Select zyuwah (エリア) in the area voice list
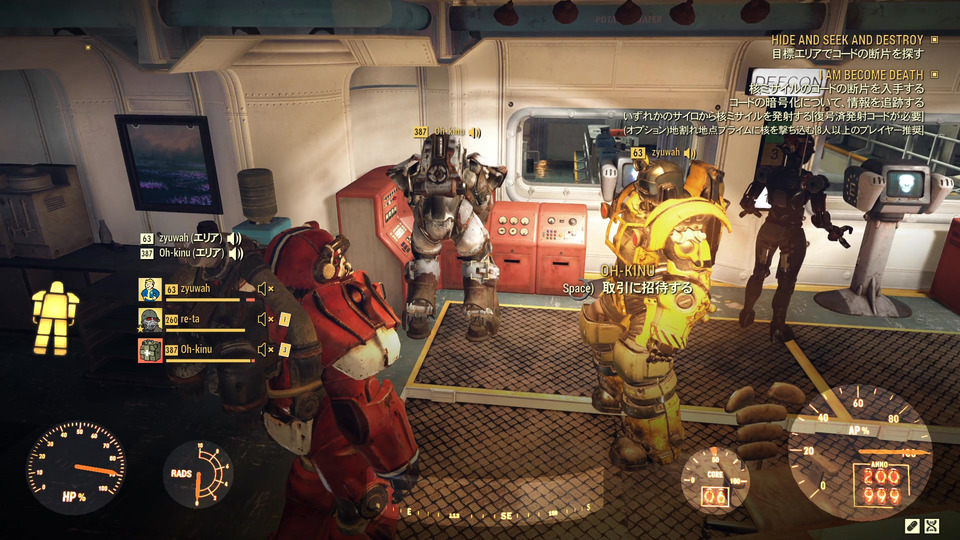The image size is (960, 540). click(189, 239)
